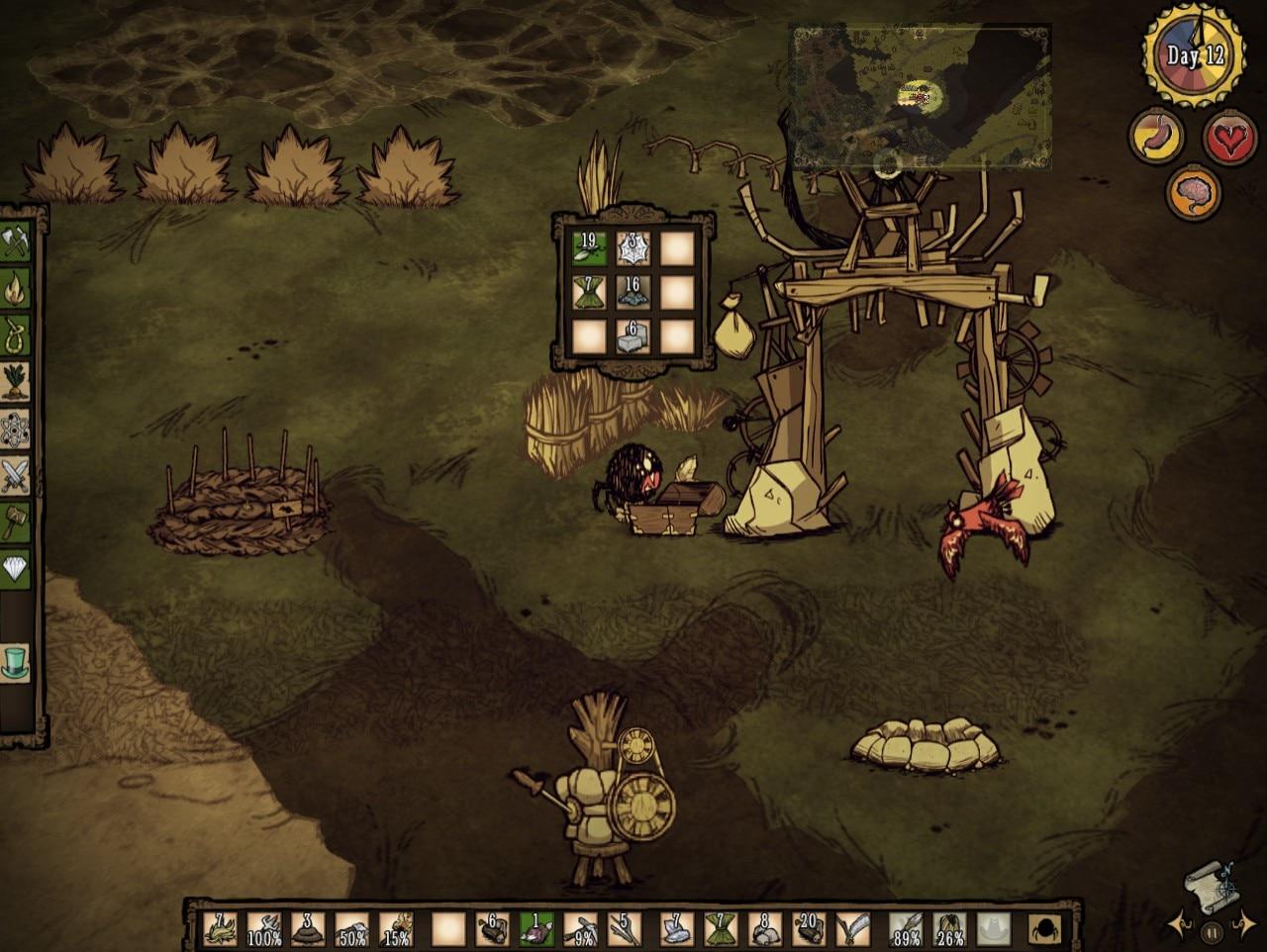Open the Food farming crafting tab
1267x952 pixels.
tap(16, 383)
